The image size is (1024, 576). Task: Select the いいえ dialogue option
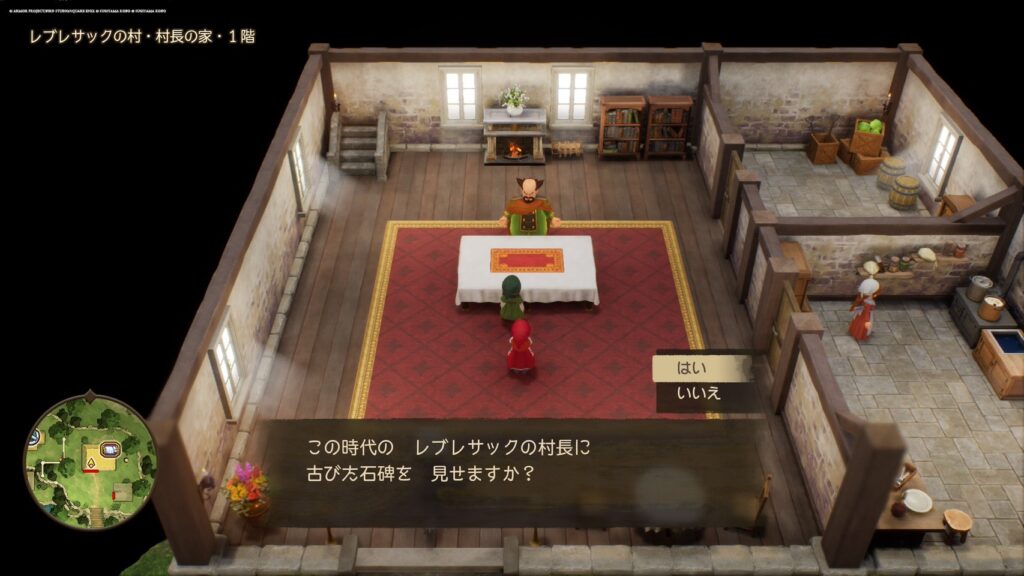click(x=698, y=395)
